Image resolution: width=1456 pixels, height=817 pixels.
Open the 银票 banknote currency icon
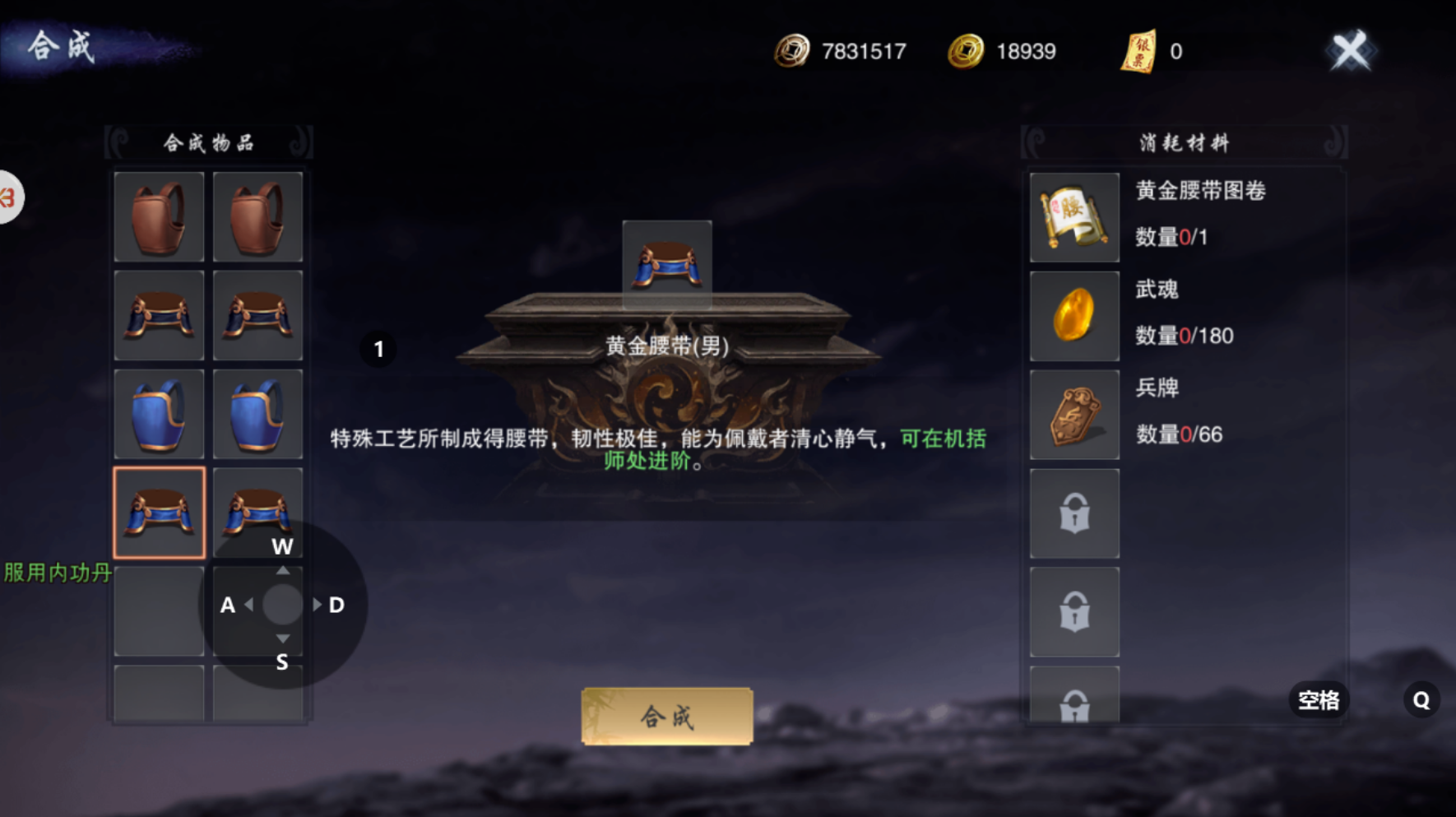[x=1139, y=50]
